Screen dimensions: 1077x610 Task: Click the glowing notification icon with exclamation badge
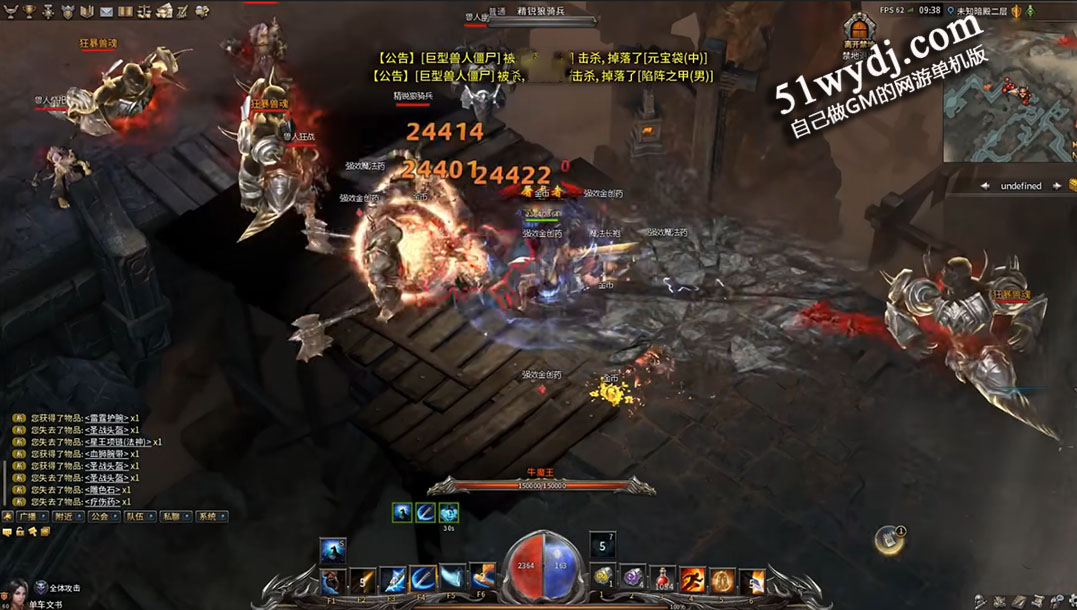point(888,539)
